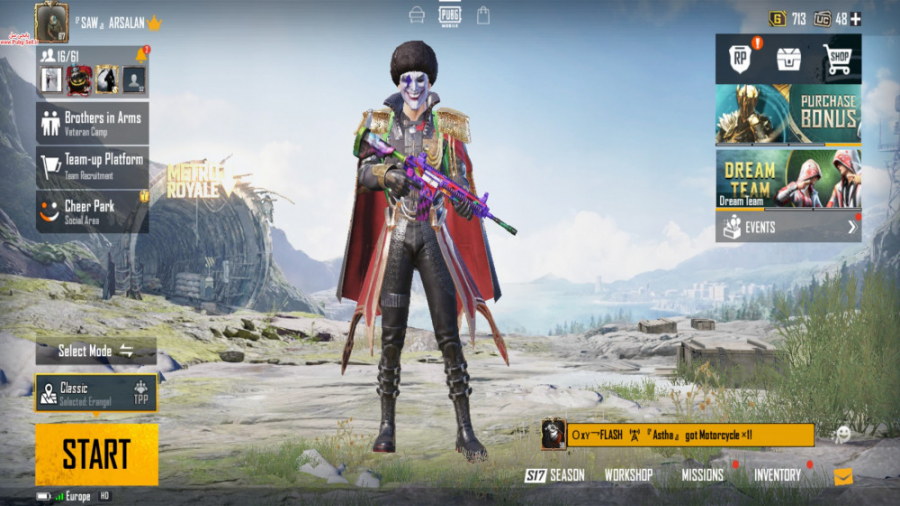Choose the Classic Erangel mode panel
The image size is (900, 506).
[x=96, y=393]
